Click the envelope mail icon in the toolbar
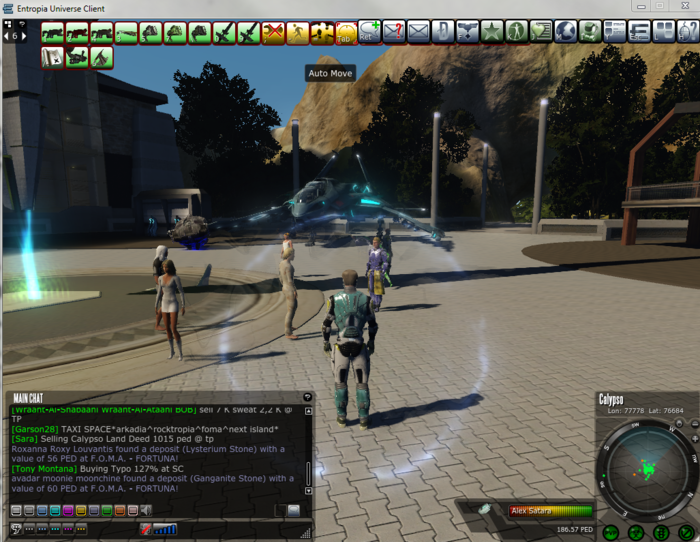700x542 pixels. pyautogui.click(x=418, y=32)
